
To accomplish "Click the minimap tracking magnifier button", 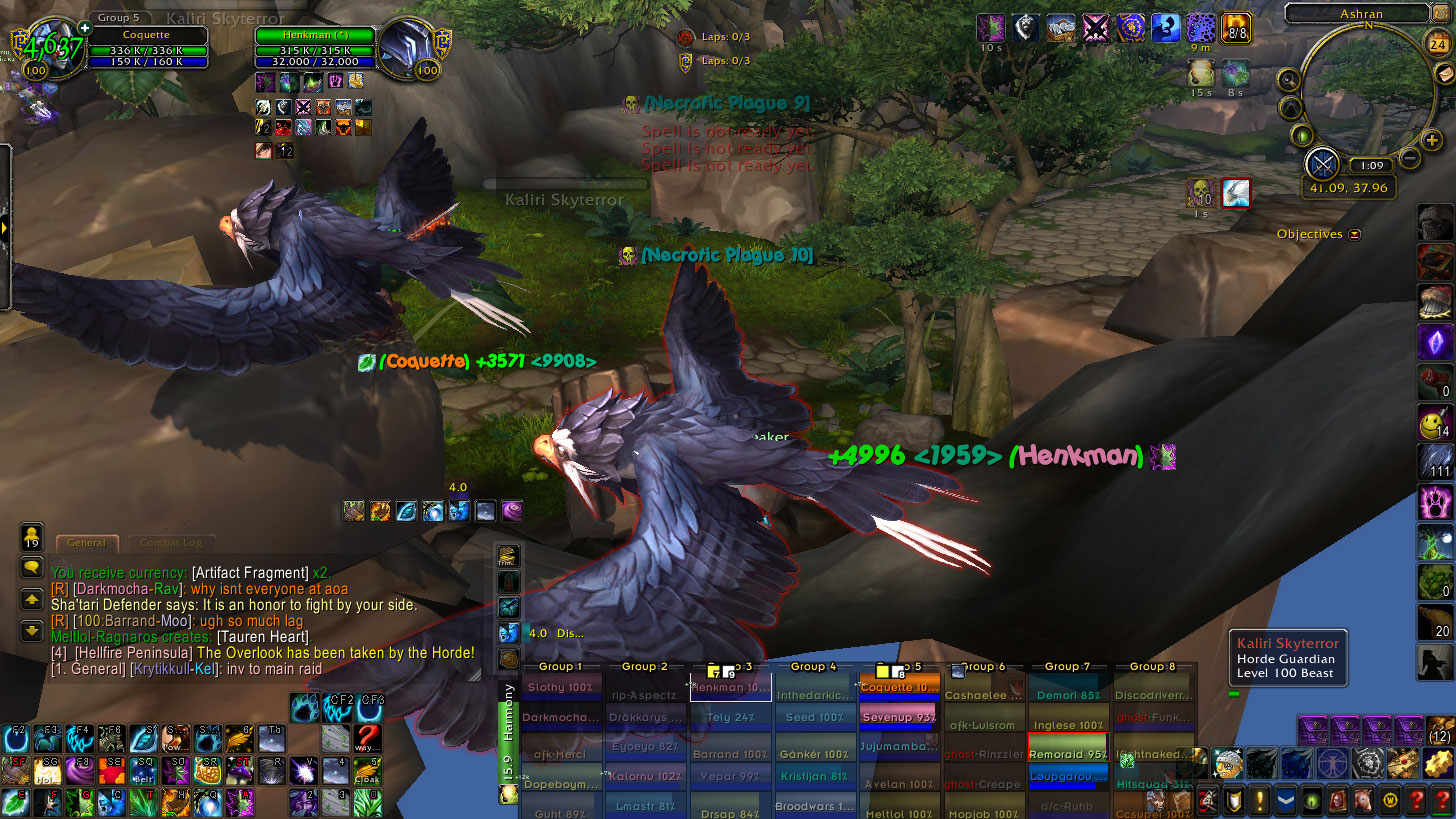I will [1289, 80].
